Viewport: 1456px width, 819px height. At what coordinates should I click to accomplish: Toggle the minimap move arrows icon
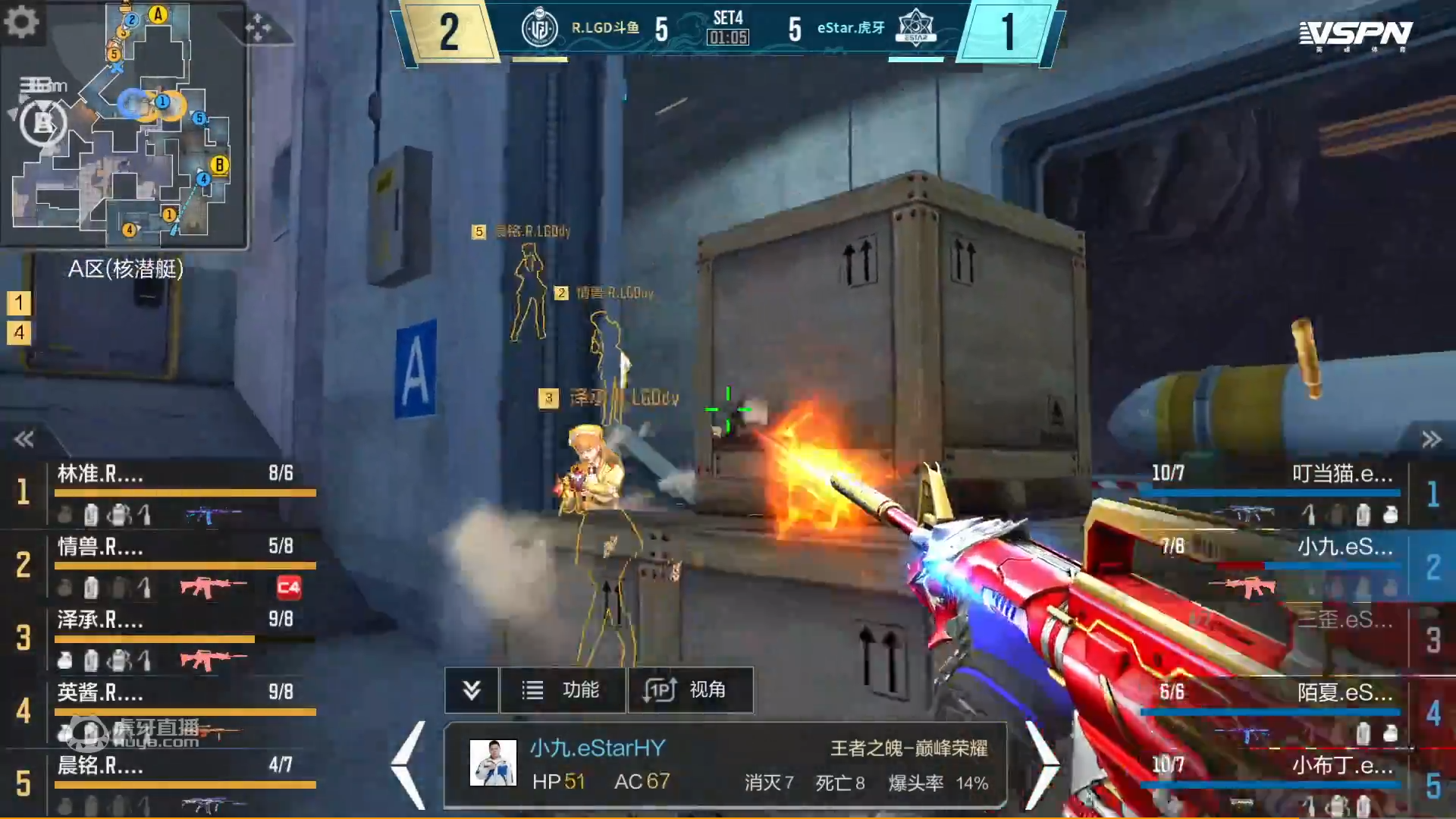point(258,27)
